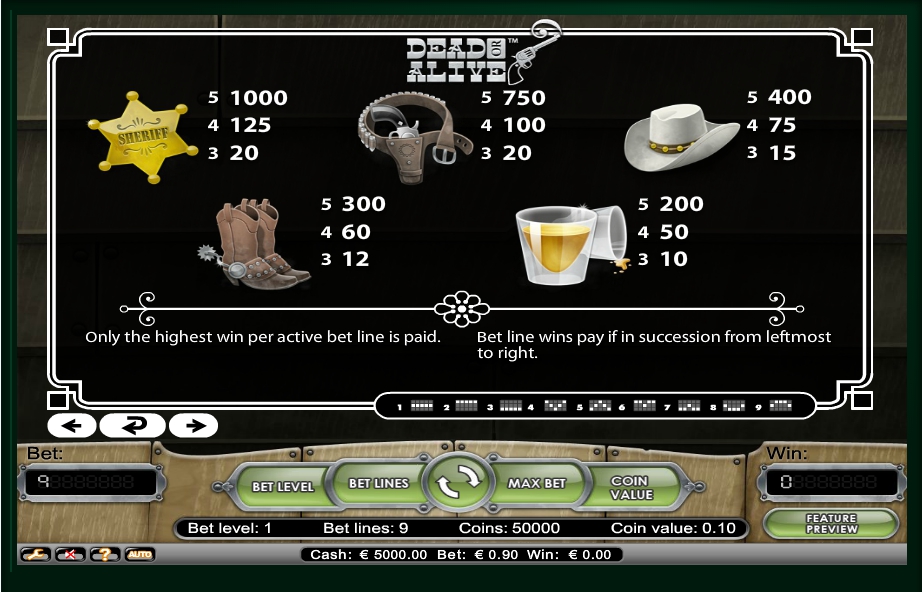This screenshot has height=592, width=922.
Task: Change the Coin Value
Action: click(630, 487)
